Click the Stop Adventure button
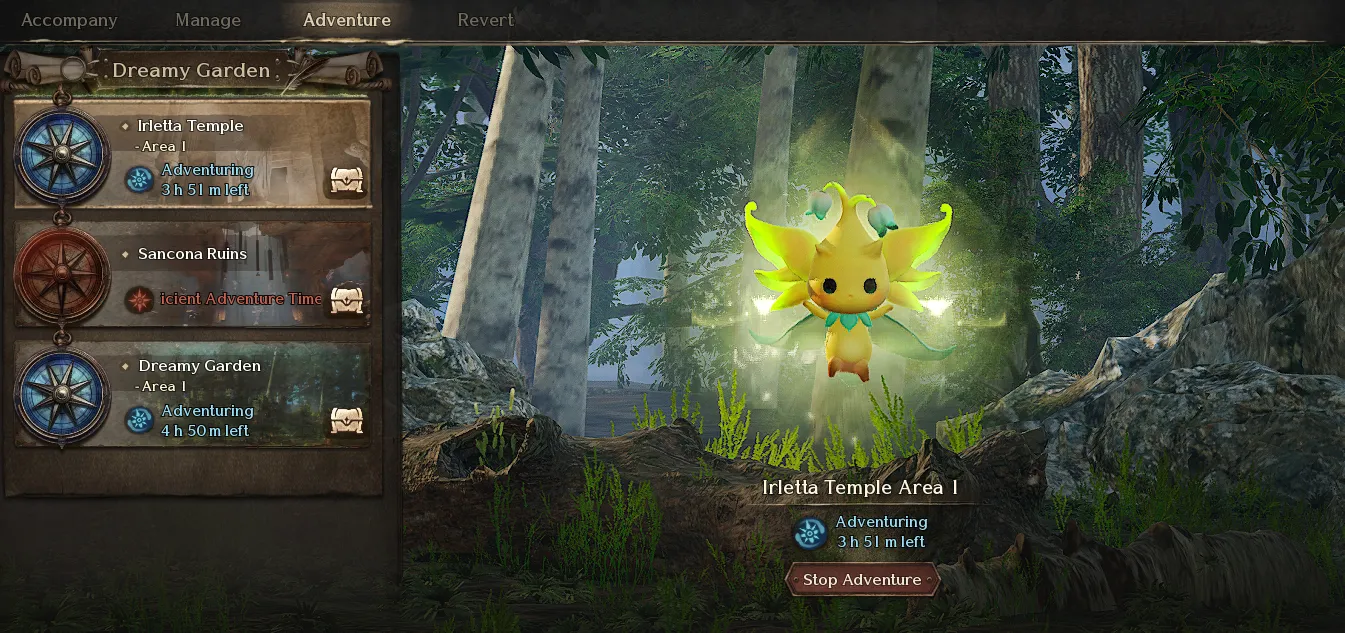This screenshot has height=633, width=1345. pos(862,580)
